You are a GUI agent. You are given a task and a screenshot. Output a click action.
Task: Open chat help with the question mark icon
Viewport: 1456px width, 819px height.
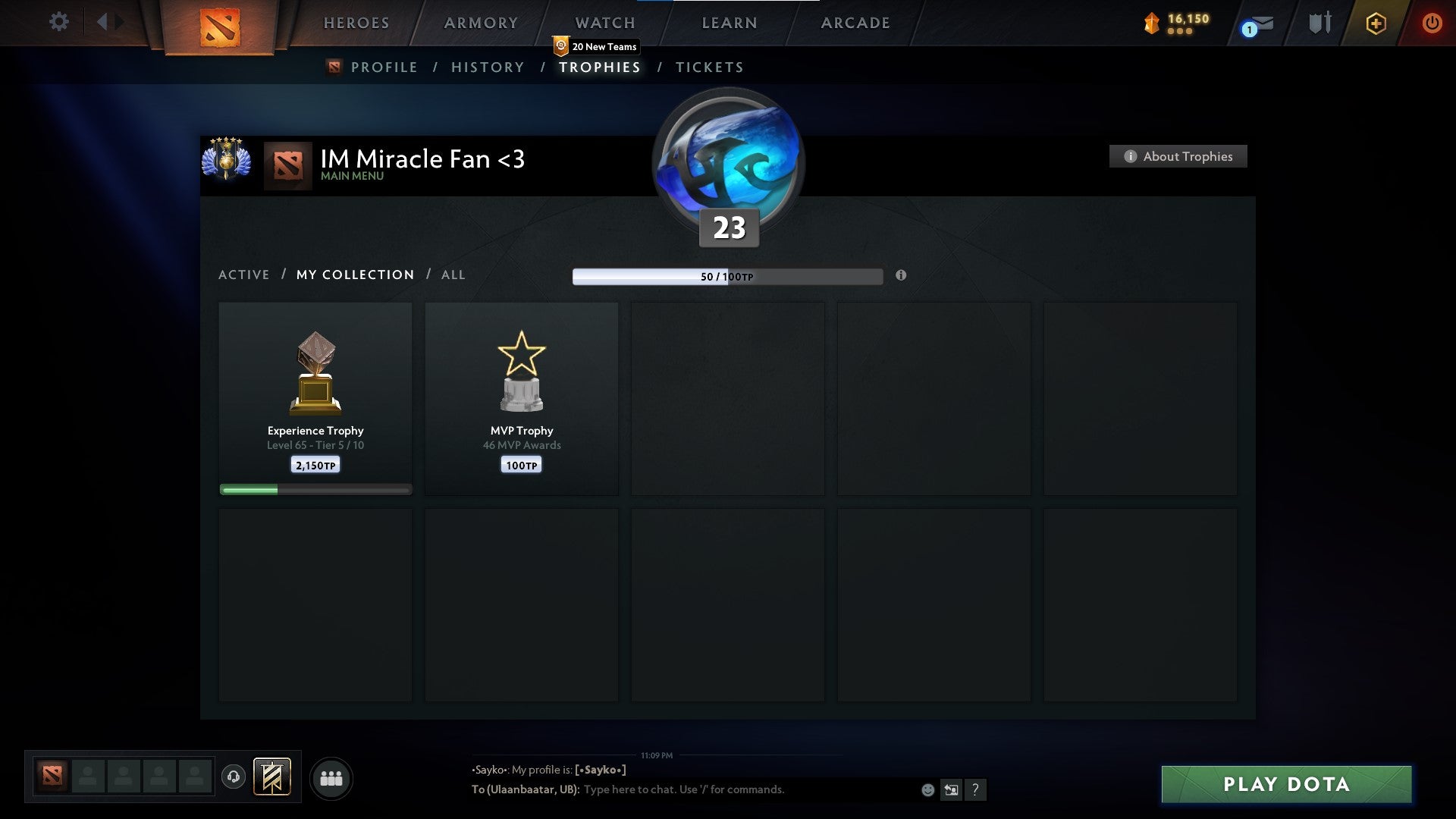(x=976, y=789)
